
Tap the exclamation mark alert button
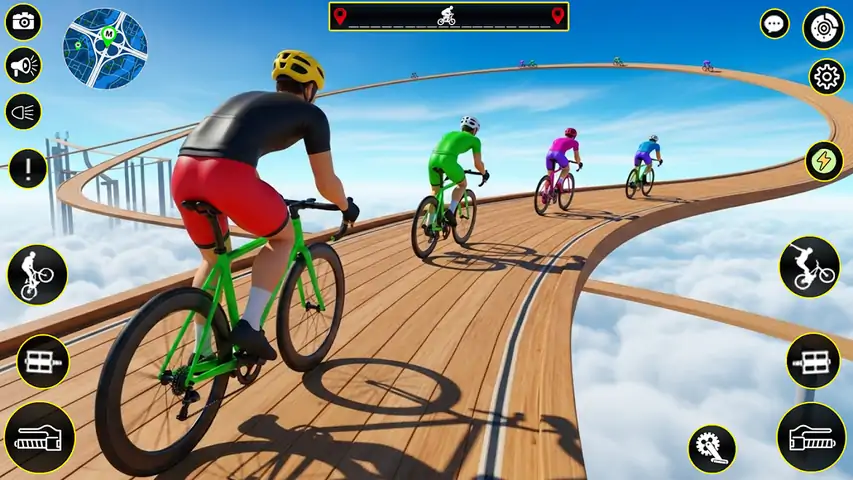pyautogui.click(x=27, y=168)
